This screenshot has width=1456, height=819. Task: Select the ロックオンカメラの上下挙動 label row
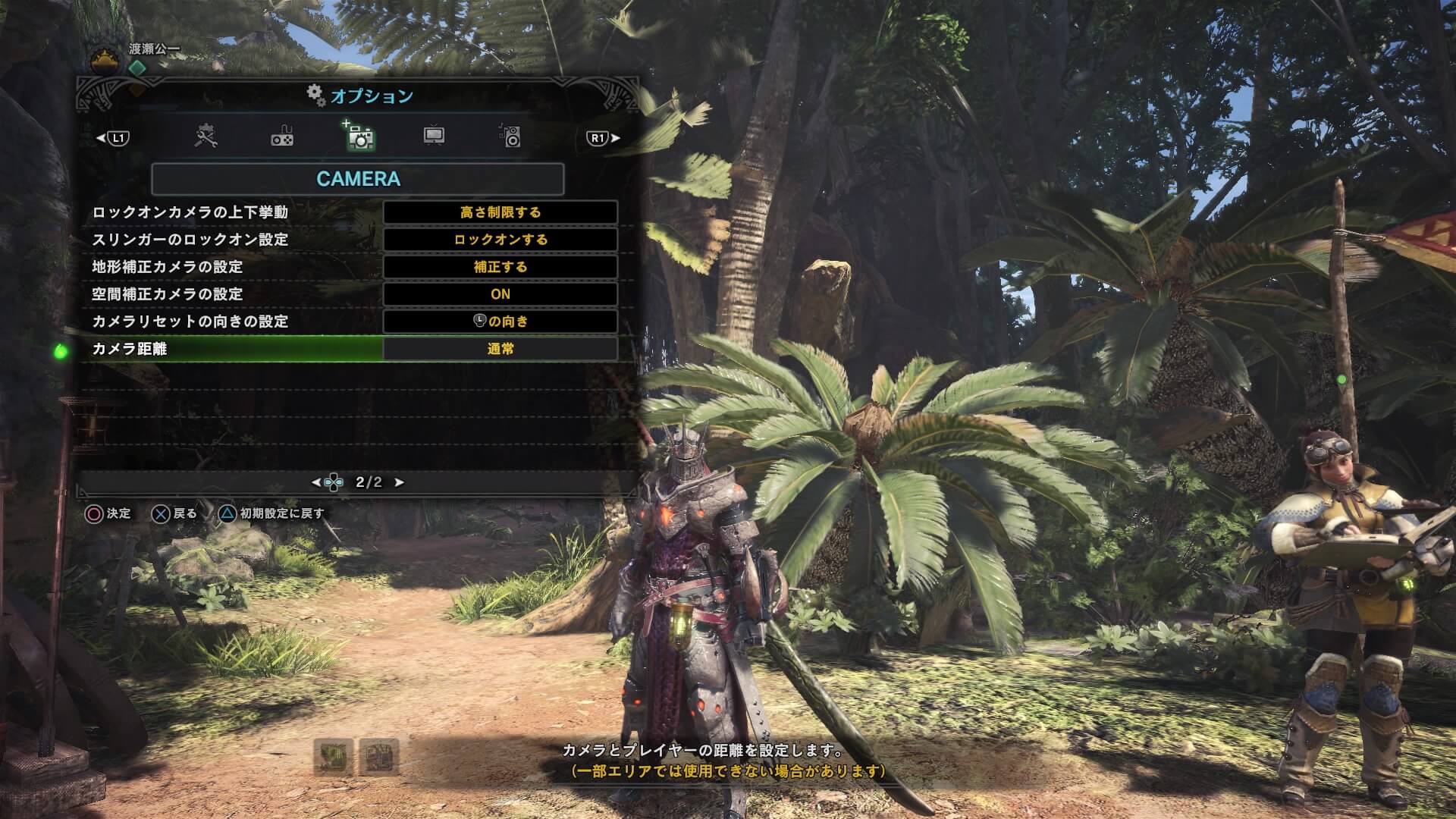coord(190,212)
